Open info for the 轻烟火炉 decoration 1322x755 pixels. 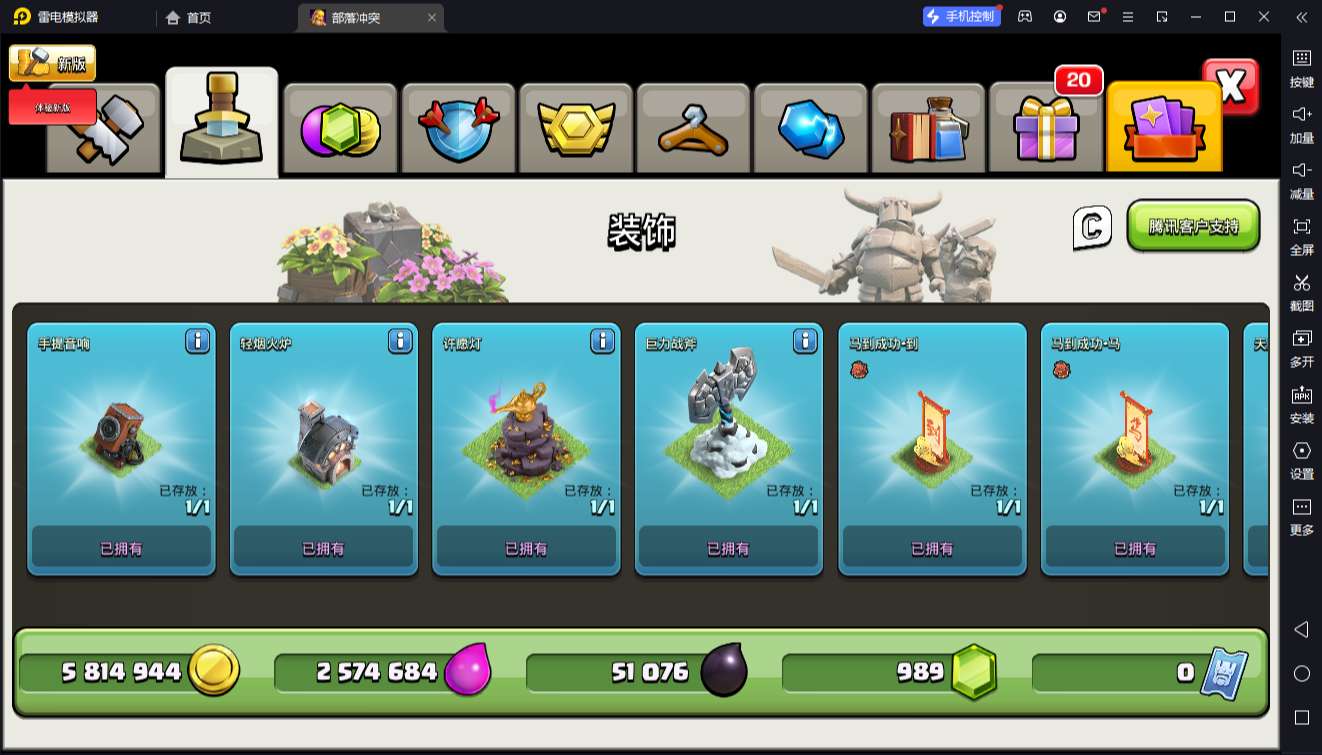coord(400,341)
